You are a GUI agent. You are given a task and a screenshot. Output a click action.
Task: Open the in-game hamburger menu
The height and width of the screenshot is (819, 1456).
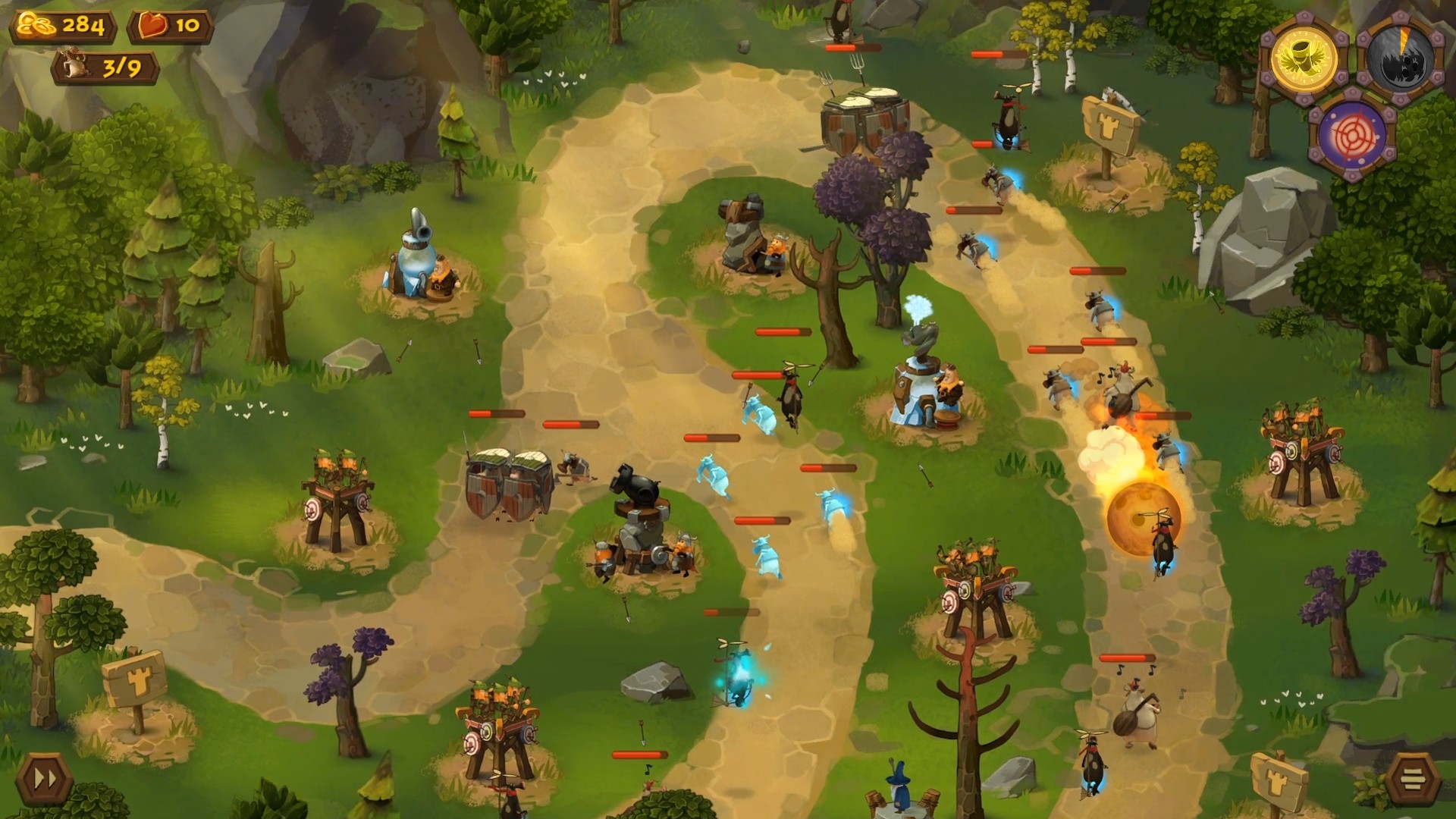pyautogui.click(x=1412, y=777)
